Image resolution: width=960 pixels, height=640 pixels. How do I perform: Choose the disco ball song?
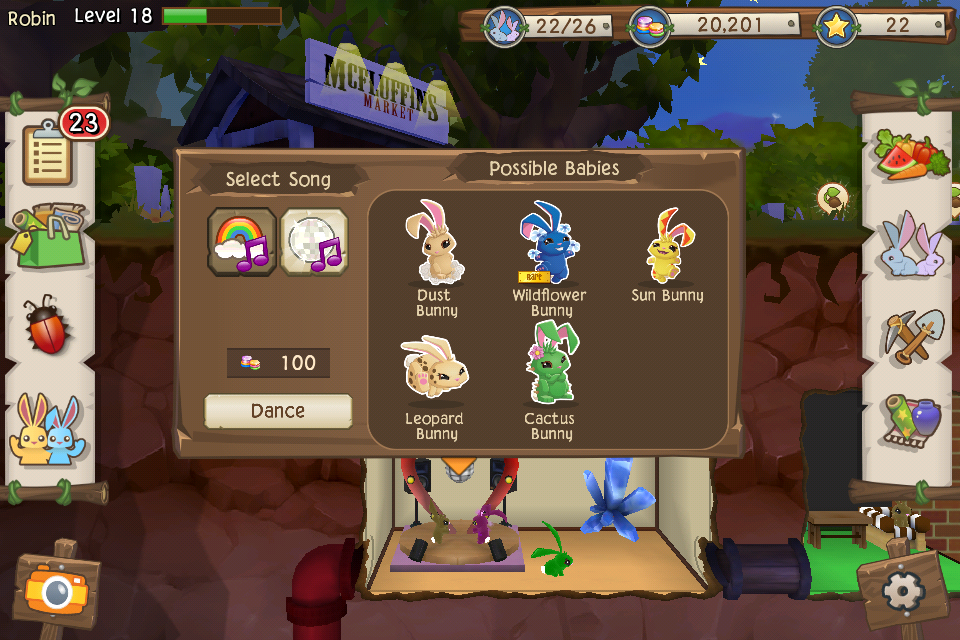click(x=314, y=241)
